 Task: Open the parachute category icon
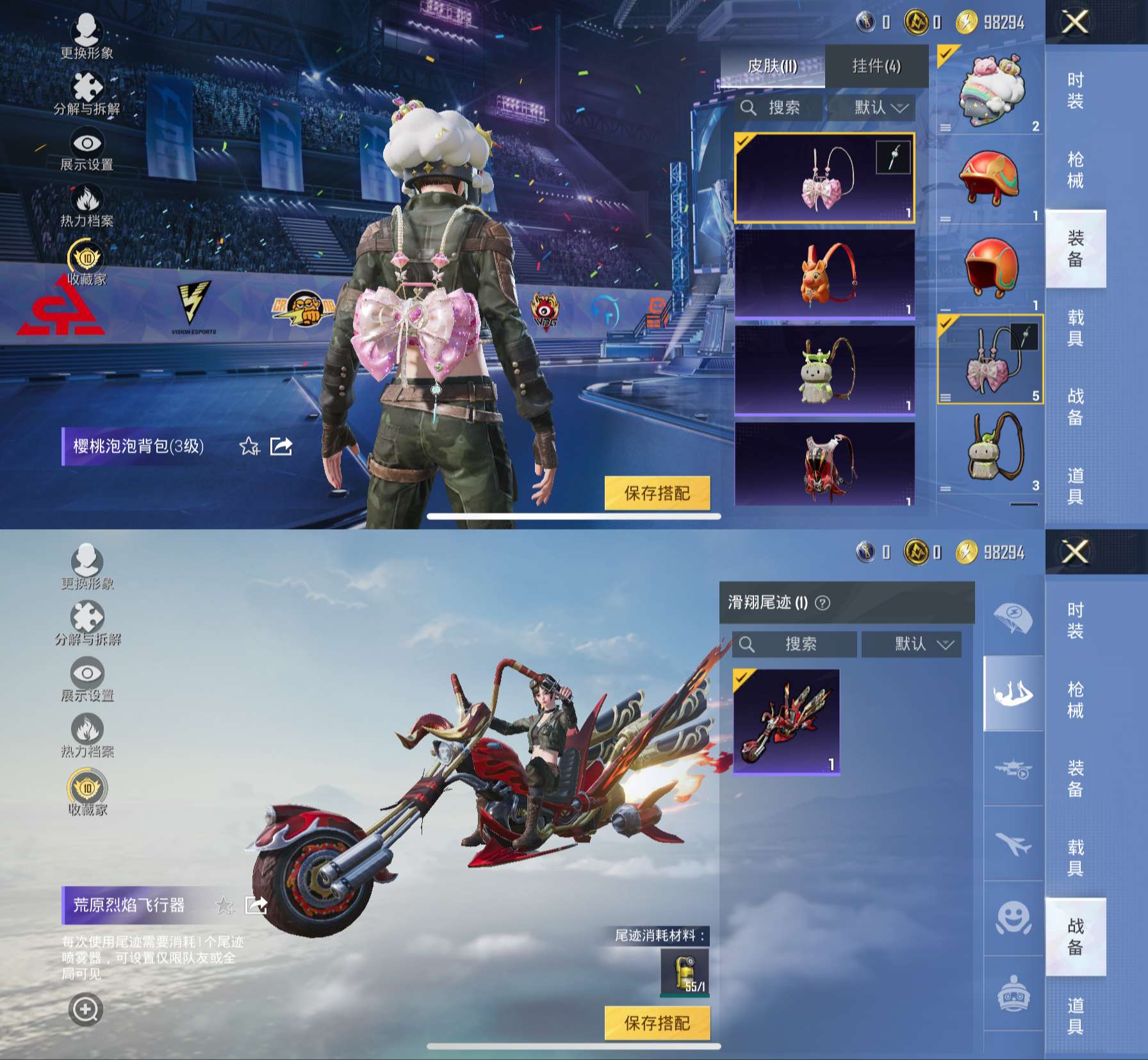1013,618
